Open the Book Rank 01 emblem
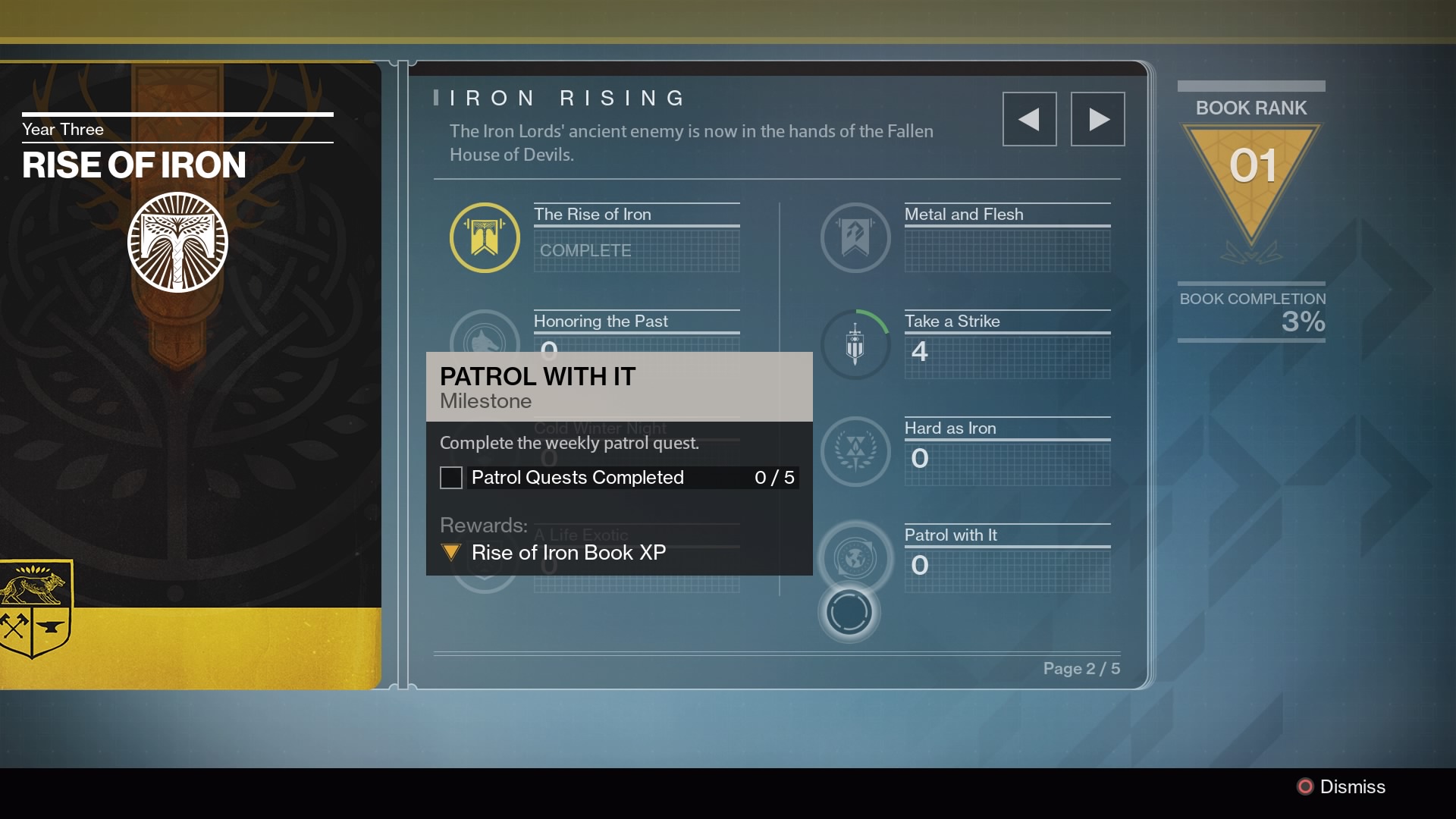This screenshot has width=1456, height=819. tap(1251, 178)
